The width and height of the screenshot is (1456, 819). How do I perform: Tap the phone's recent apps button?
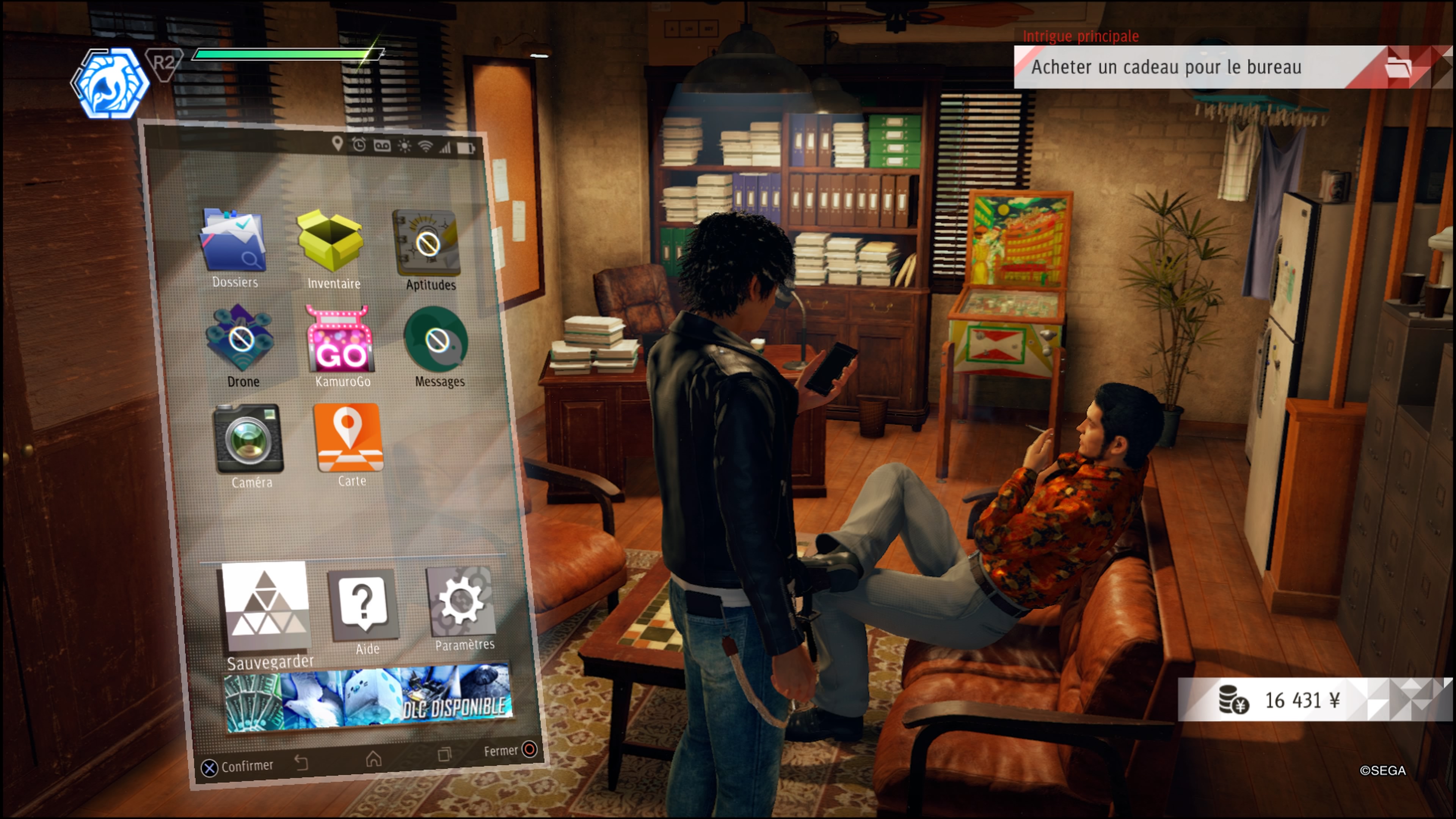click(x=444, y=755)
